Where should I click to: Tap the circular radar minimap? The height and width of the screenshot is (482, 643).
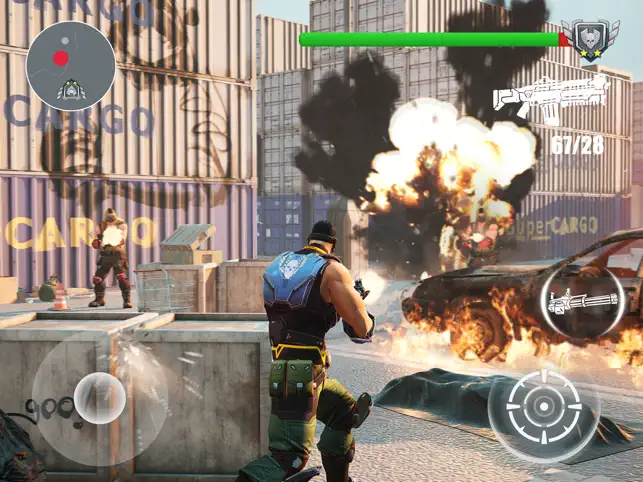71,65
